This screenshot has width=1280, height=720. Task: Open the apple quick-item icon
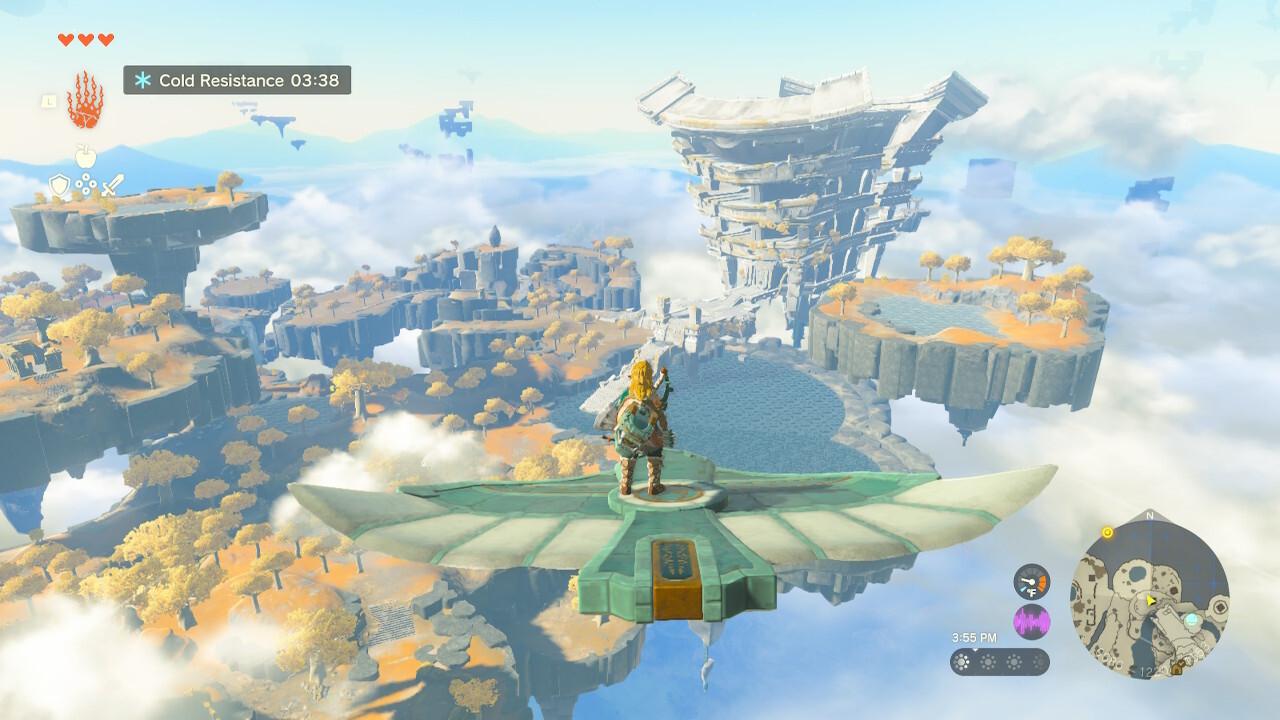click(85, 156)
